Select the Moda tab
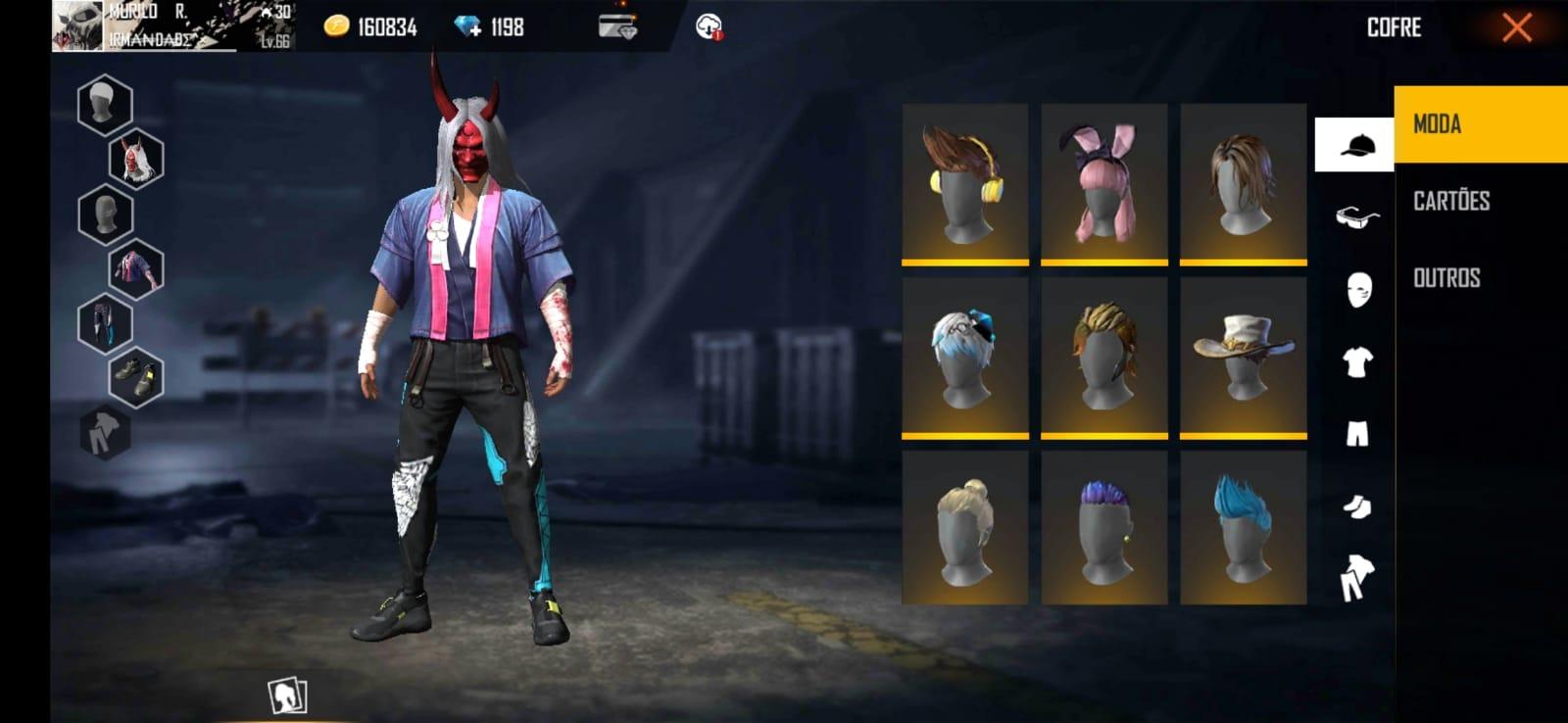1568x723 pixels. (1438, 124)
